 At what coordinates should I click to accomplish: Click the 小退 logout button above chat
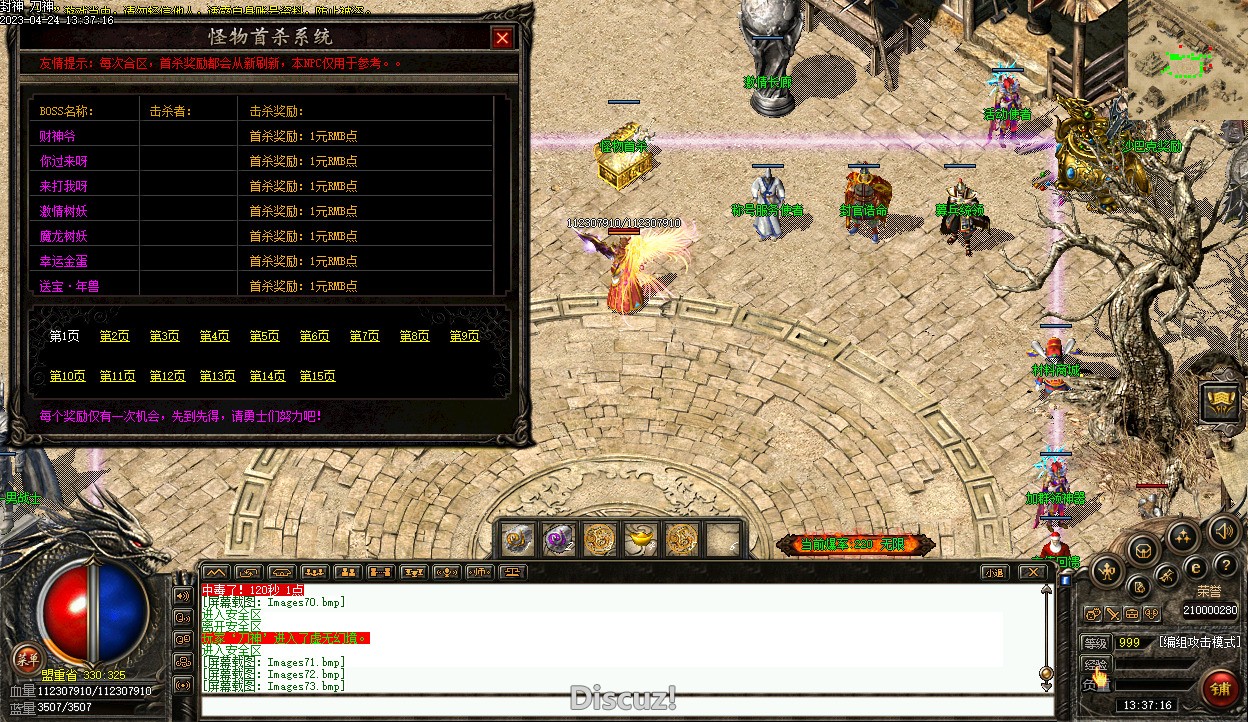[993, 572]
